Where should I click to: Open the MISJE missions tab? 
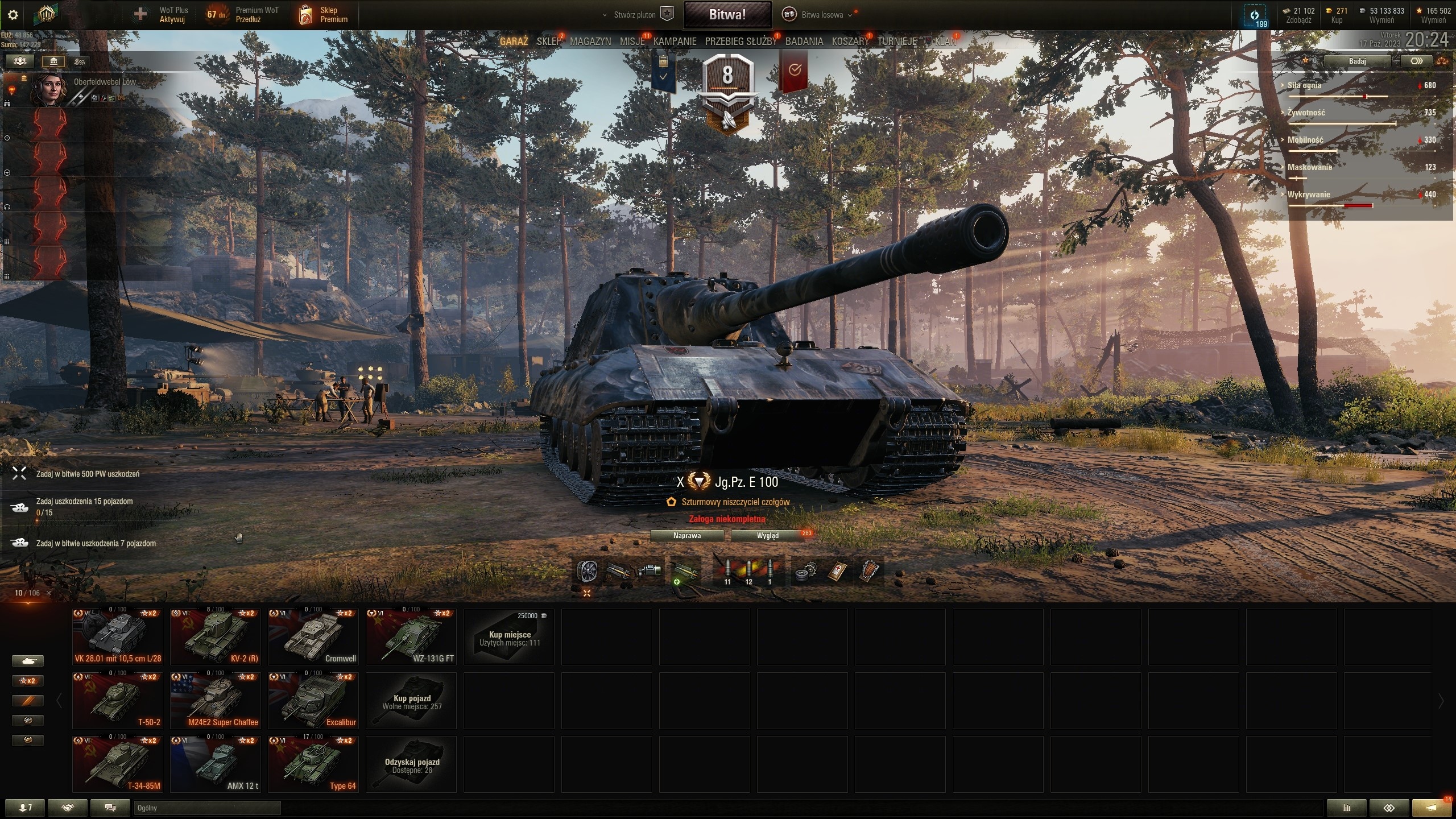click(x=632, y=42)
